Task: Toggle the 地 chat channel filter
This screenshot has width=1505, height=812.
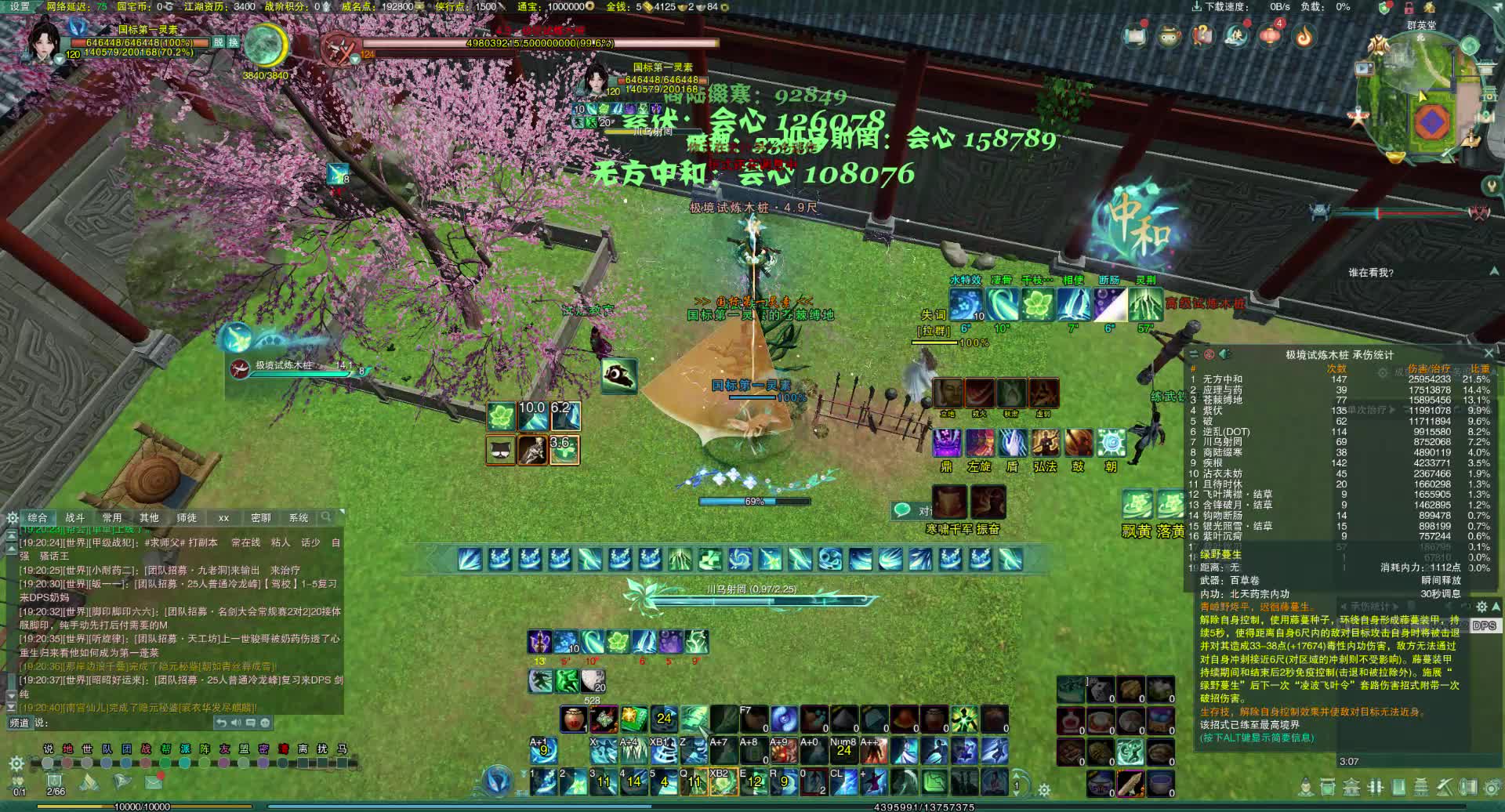Action: point(67,749)
